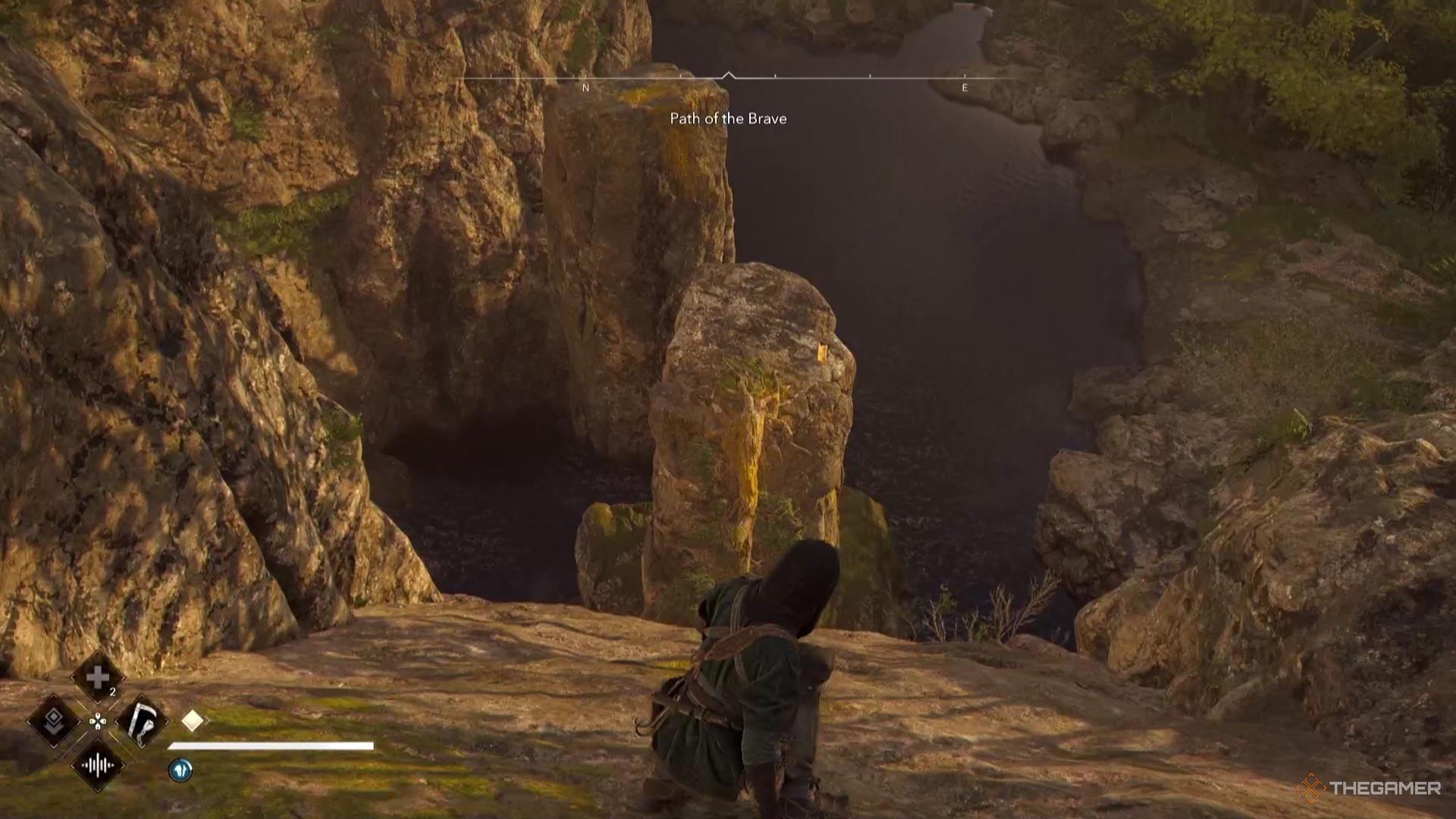This screenshot has height=819, width=1456.
Task: Use the healing cross item slot
Action: [x=97, y=677]
